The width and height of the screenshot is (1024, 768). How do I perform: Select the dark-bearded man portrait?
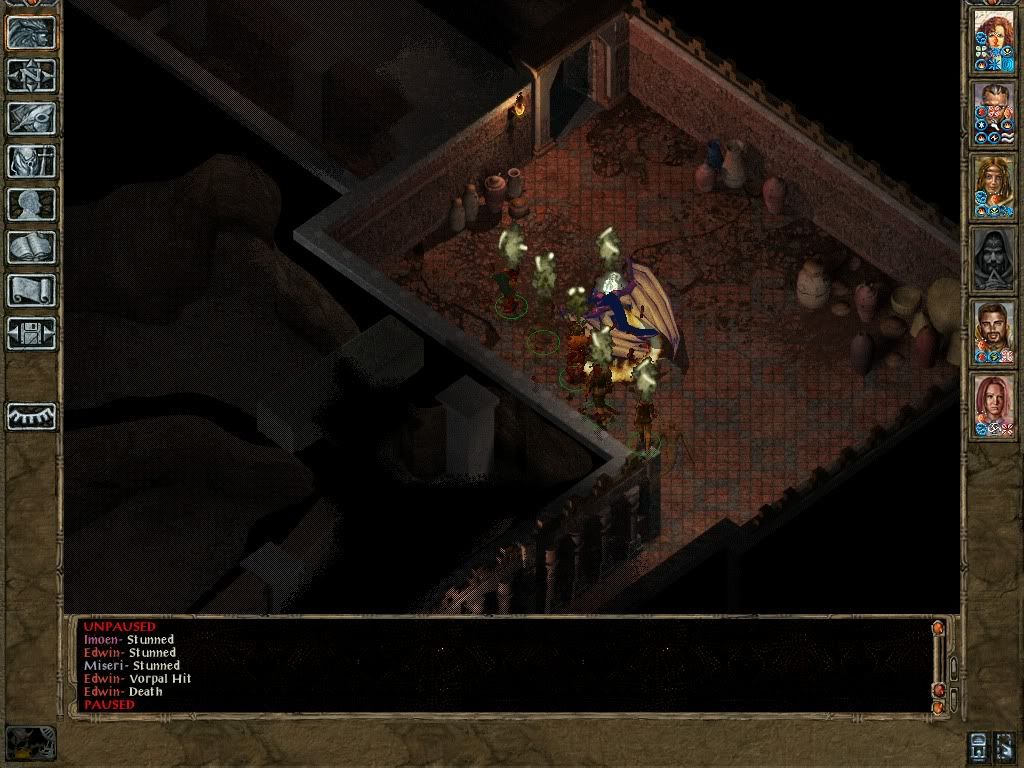(x=994, y=332)
